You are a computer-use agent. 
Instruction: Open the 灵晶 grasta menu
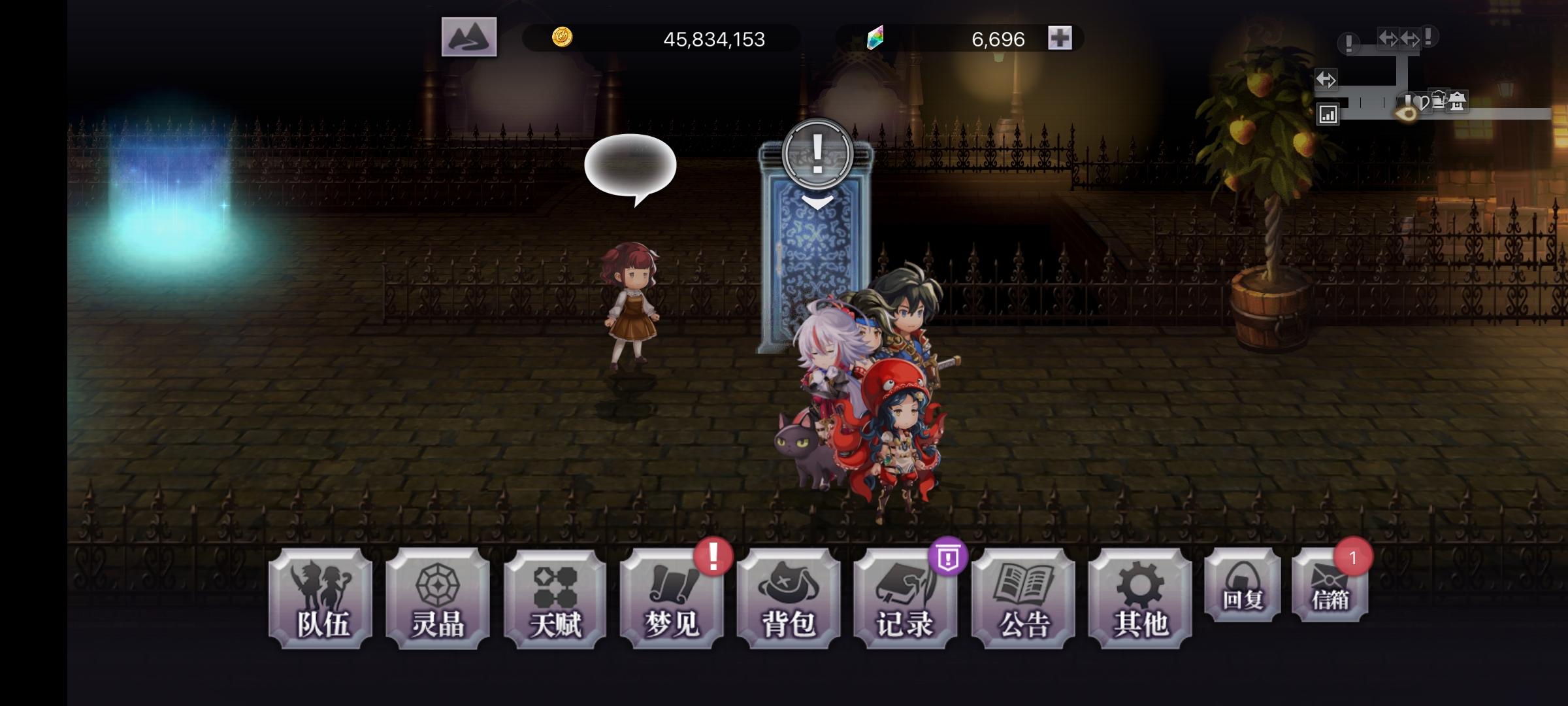[x=436, y=597]
